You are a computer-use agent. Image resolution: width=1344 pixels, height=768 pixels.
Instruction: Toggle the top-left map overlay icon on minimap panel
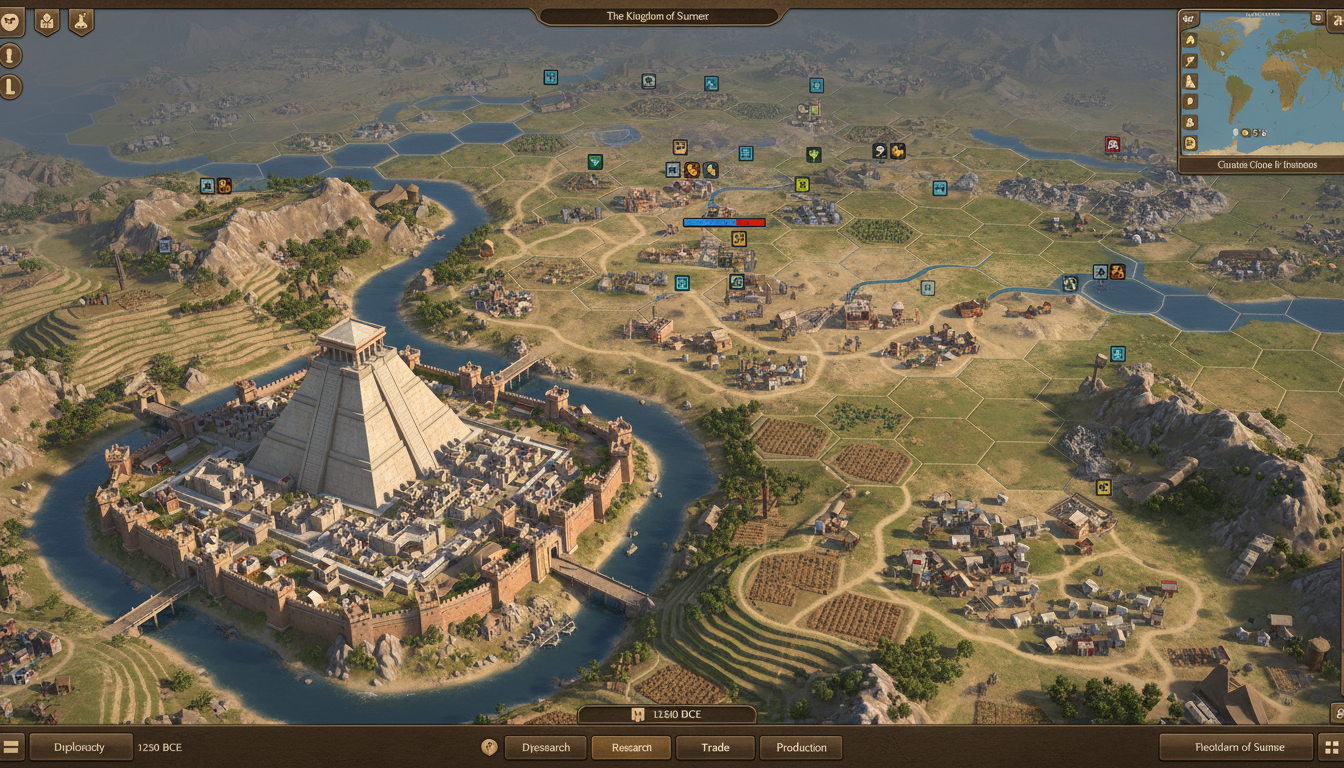(x=1187, y=18)
